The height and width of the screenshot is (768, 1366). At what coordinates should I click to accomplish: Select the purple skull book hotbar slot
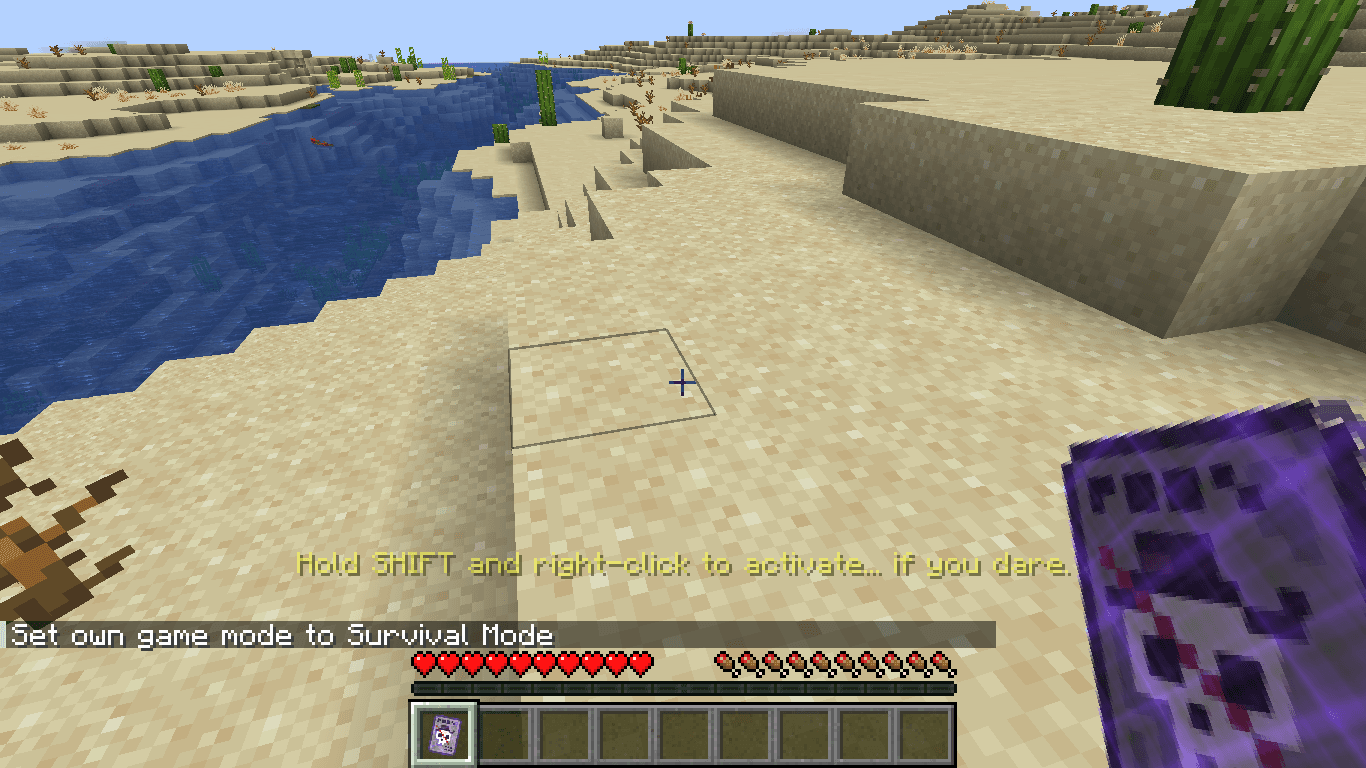click(444, 735)
